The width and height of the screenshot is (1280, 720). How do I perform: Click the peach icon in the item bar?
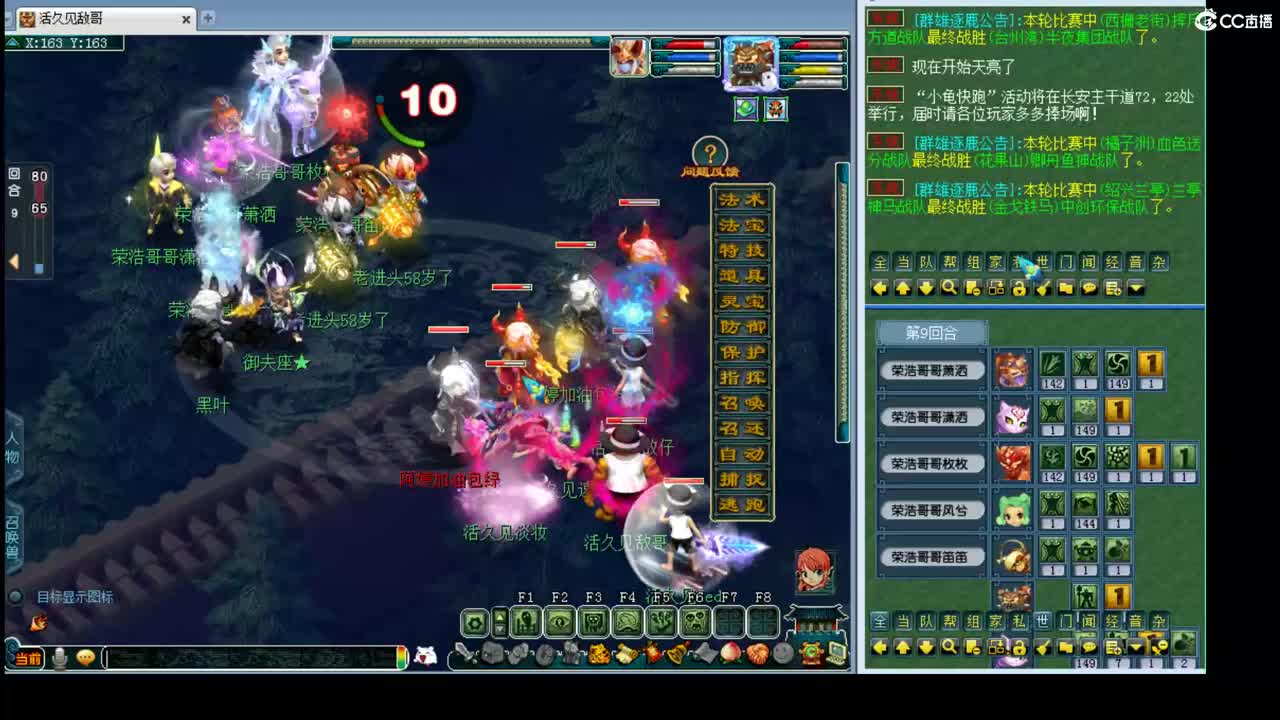pos(732,653)
